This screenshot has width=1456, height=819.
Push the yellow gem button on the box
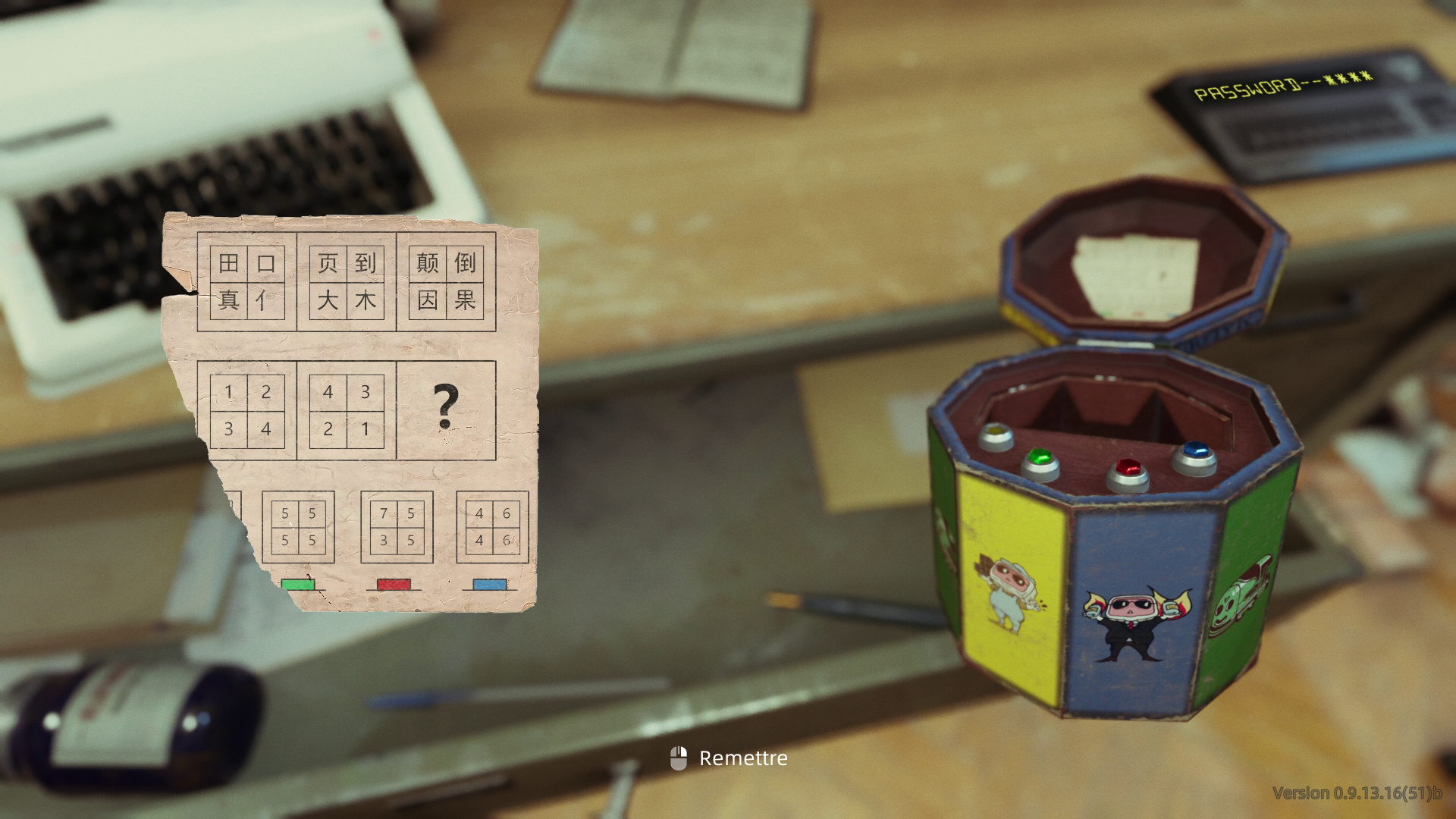996,436
